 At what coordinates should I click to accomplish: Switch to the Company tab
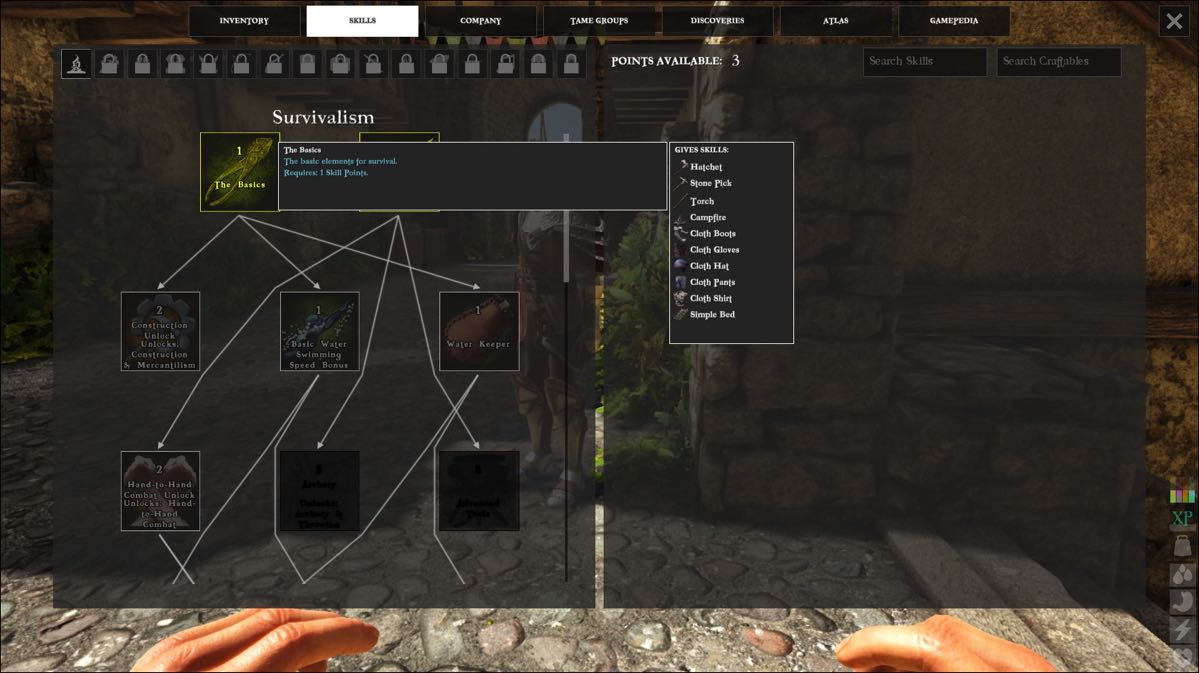[x=480, y=21]
